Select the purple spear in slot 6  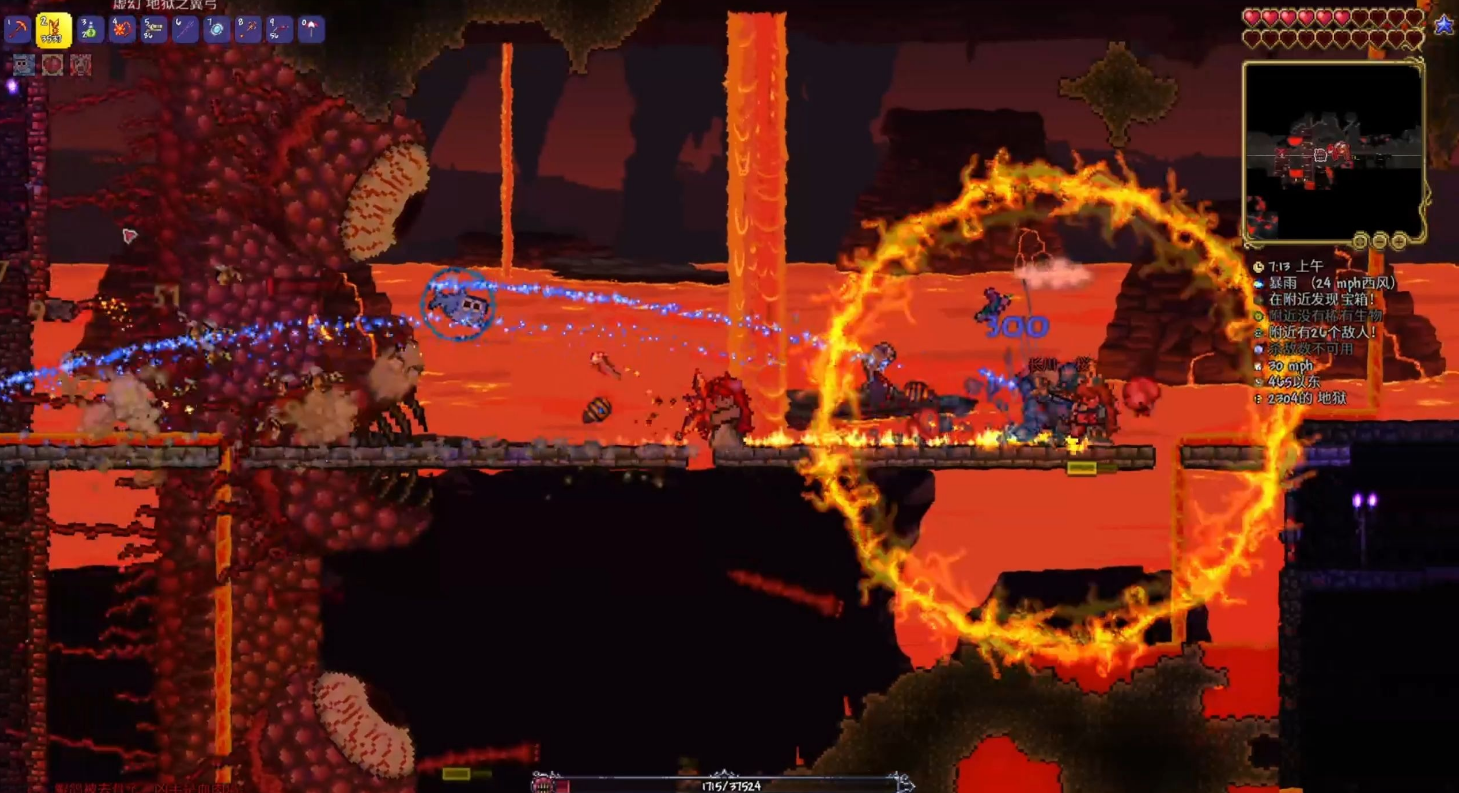[x=186, y=30]
